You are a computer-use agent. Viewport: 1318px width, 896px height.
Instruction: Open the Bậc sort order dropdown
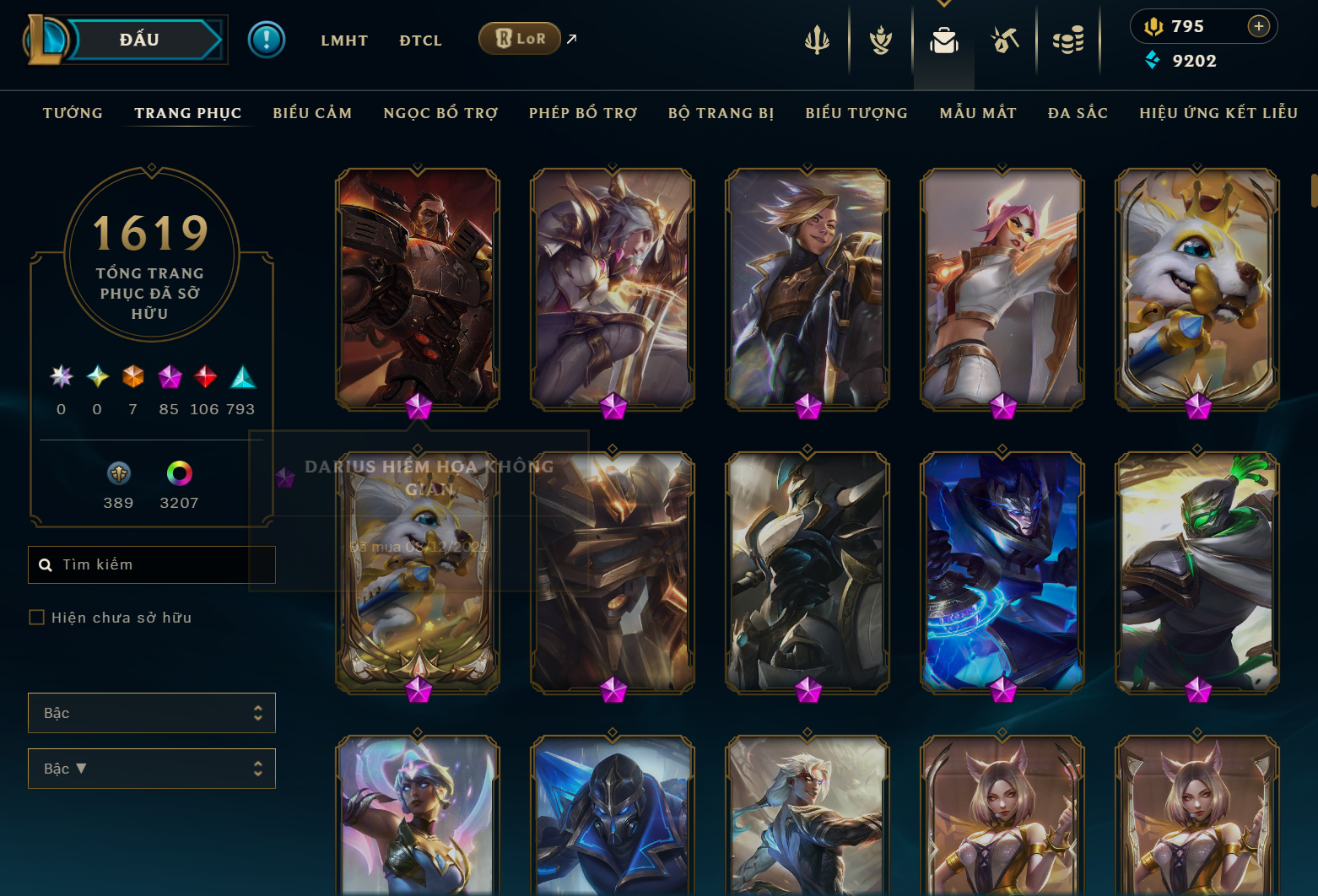click(x=152, y=769)
